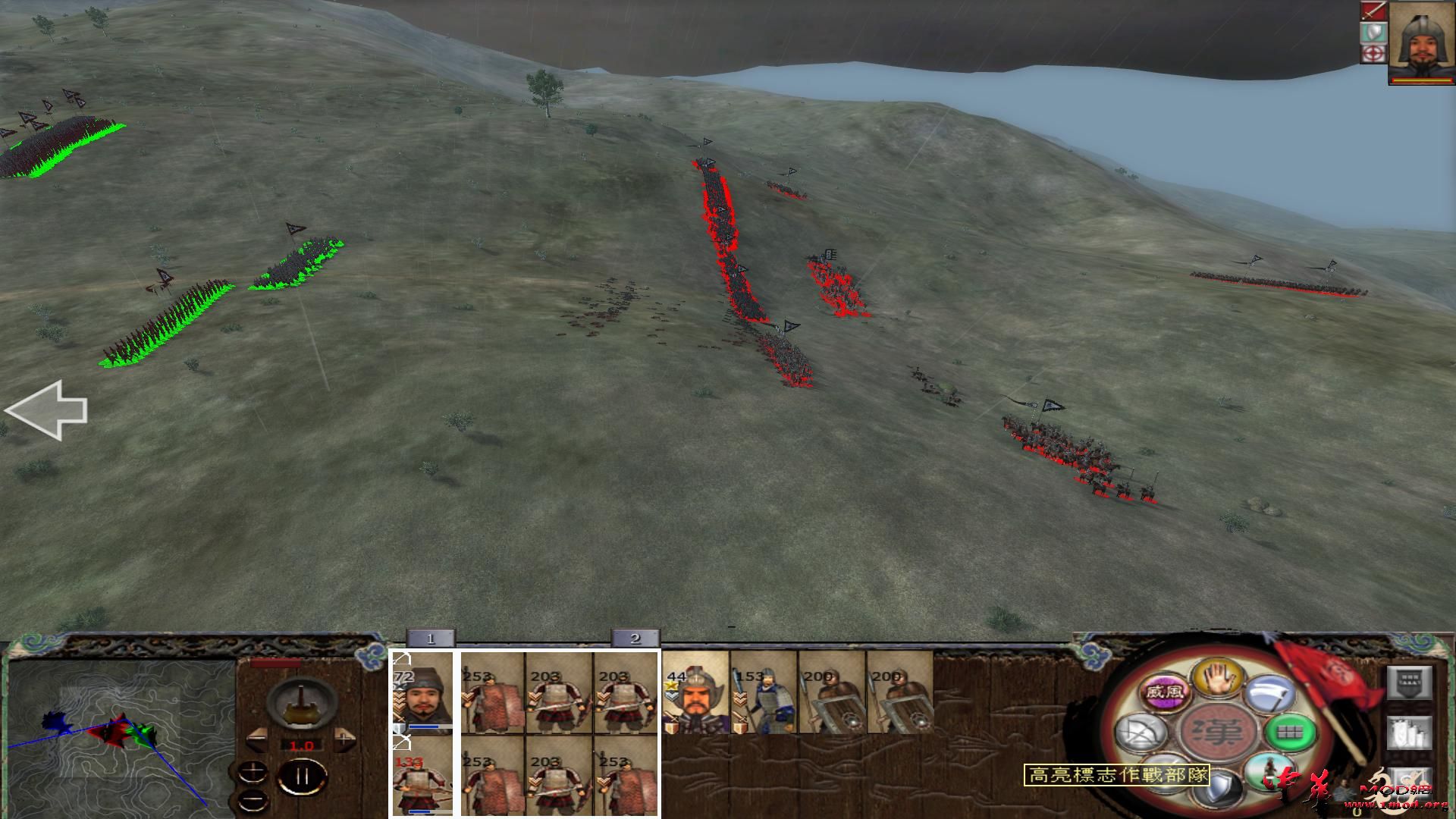The height and width of the screenshot is (819, 1456).
Task: Click the bow fire-at-will icon on the wheel
Action: 1140,733
